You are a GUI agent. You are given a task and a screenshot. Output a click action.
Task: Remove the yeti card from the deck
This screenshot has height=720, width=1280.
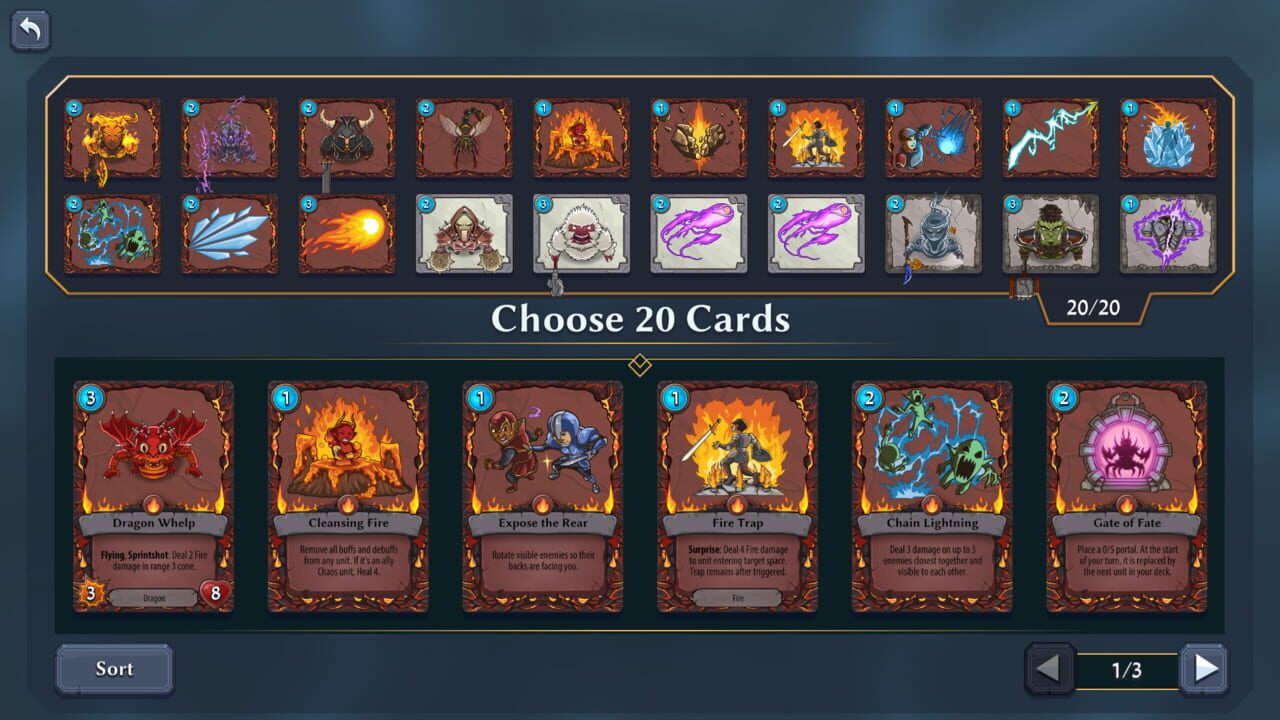(581, 234)
